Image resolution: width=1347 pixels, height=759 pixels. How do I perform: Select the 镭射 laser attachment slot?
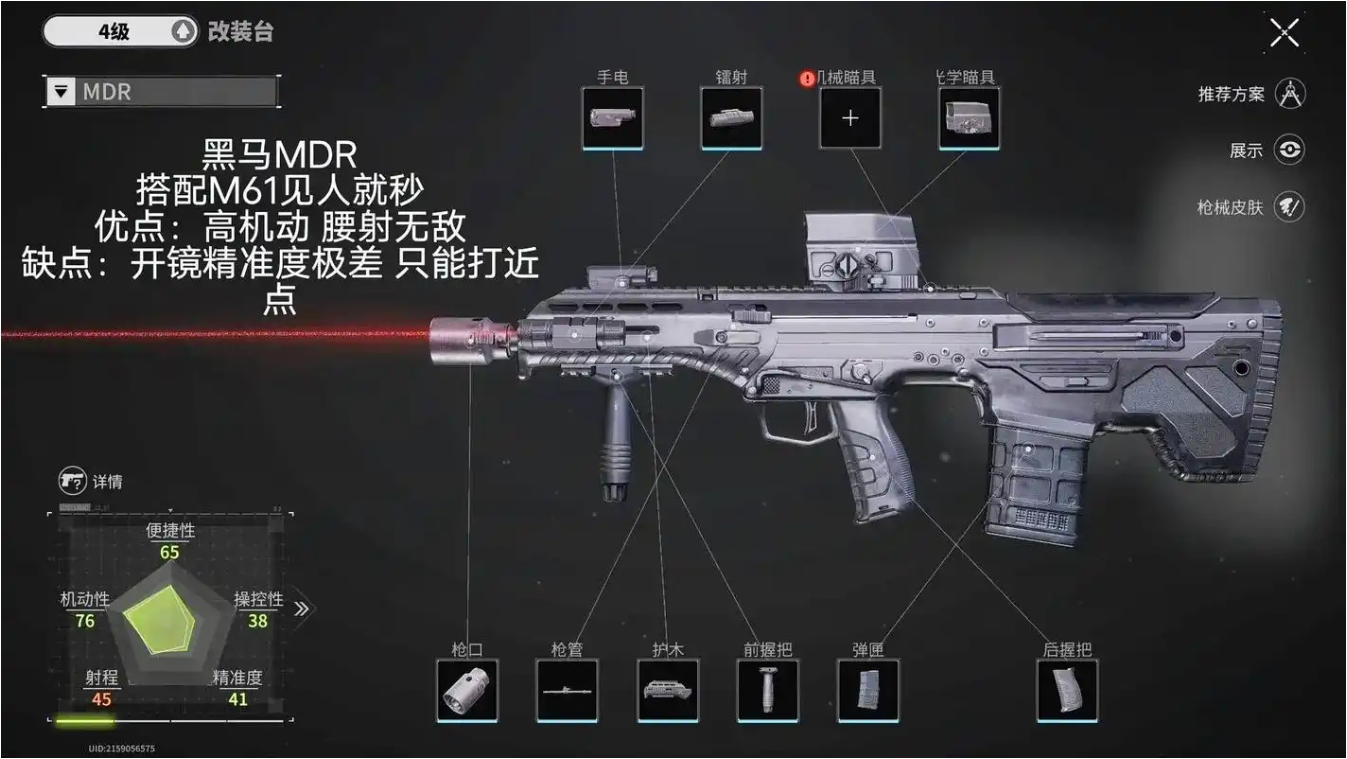click(730, 116)
